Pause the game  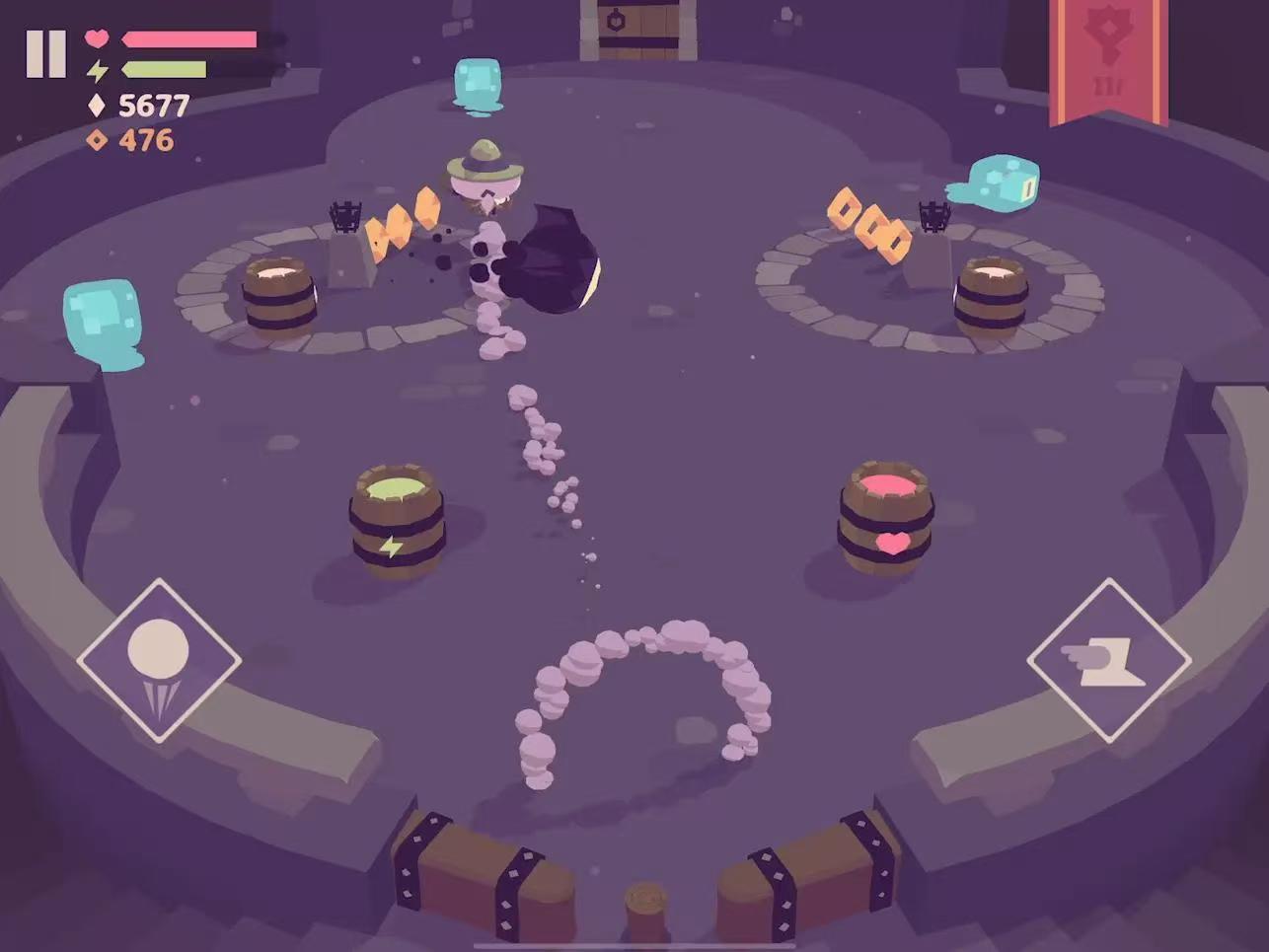(45, 53)
